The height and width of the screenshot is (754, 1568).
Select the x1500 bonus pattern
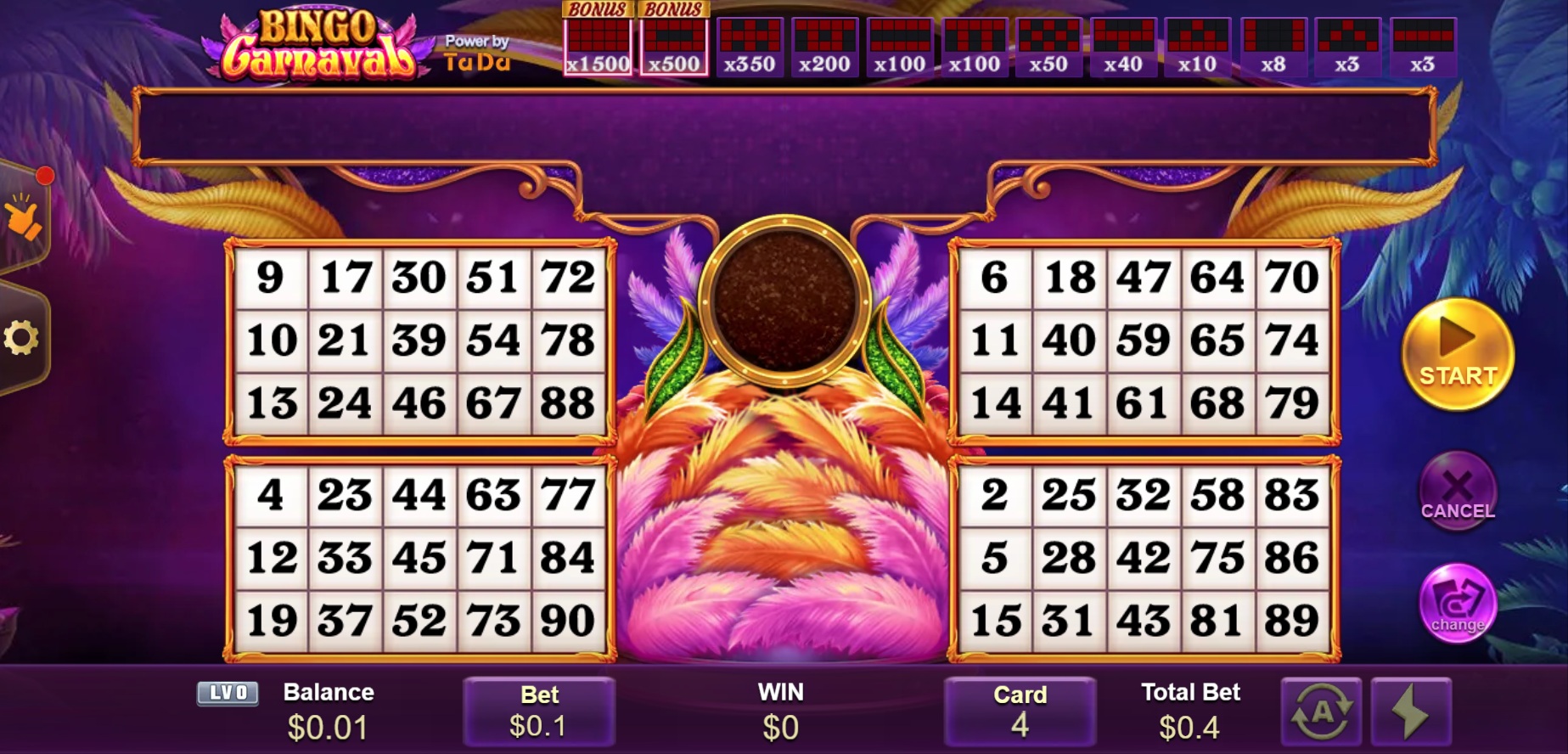598,48
